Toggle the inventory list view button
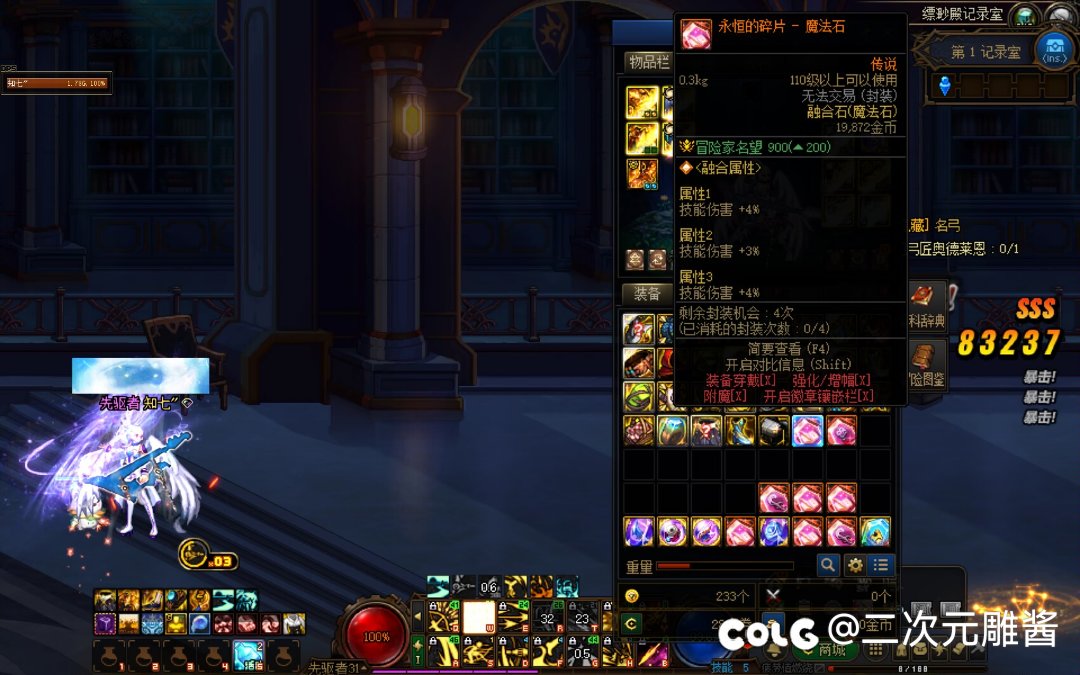 pyautogui.click(x=881, y=565)
